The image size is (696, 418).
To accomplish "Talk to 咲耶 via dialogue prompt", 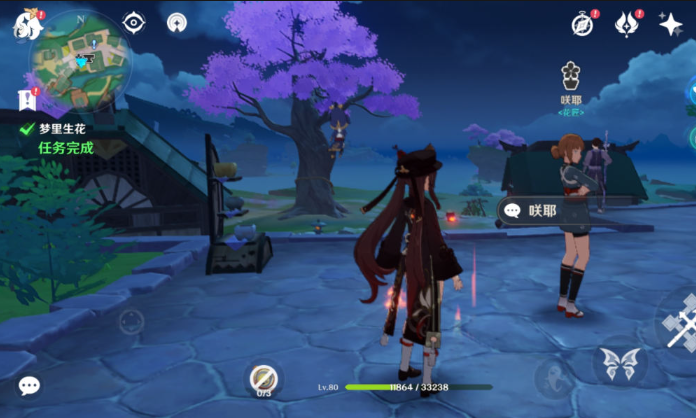I will point(548,211).
